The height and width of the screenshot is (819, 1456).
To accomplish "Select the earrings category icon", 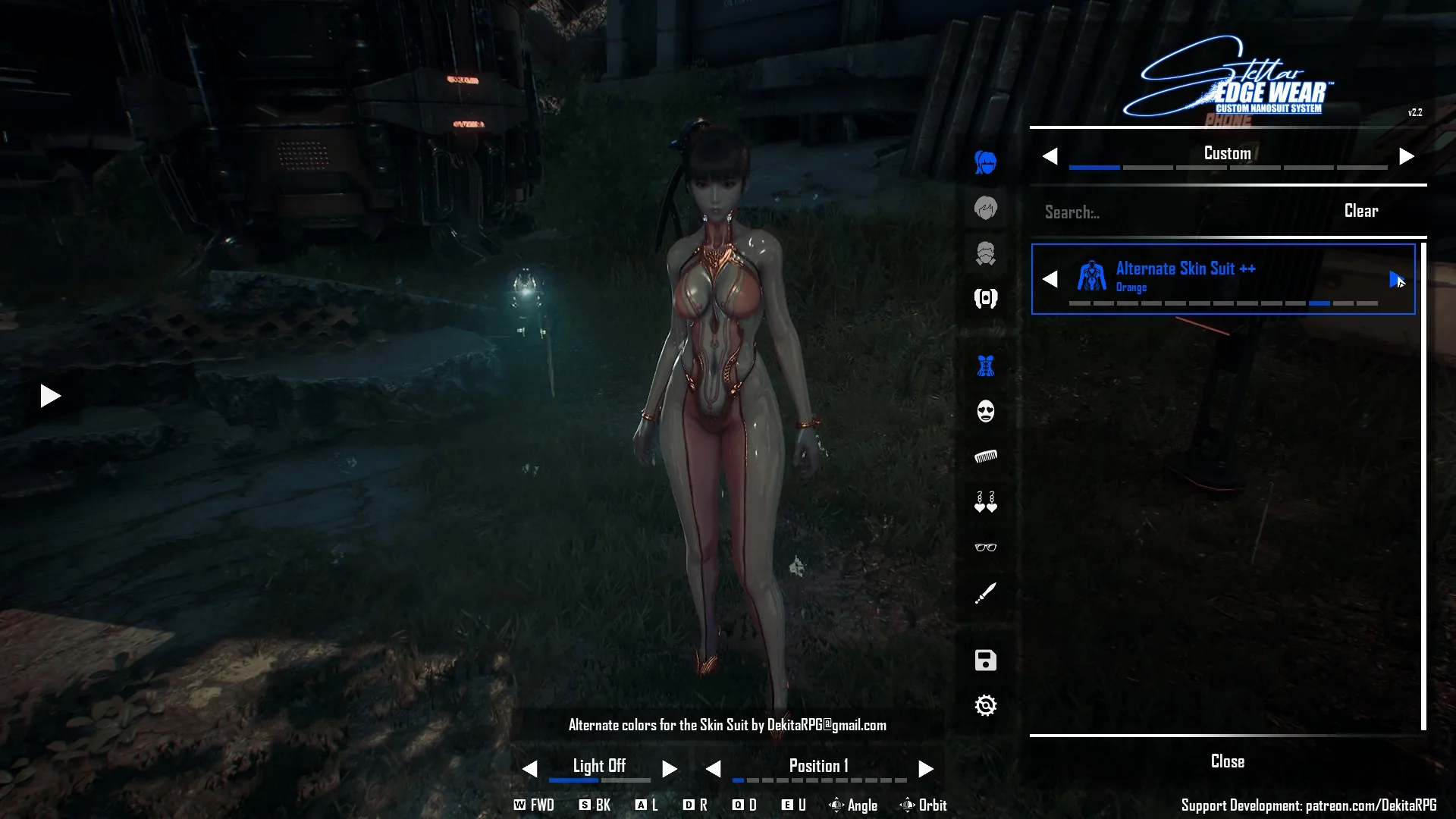I will 985,502.
